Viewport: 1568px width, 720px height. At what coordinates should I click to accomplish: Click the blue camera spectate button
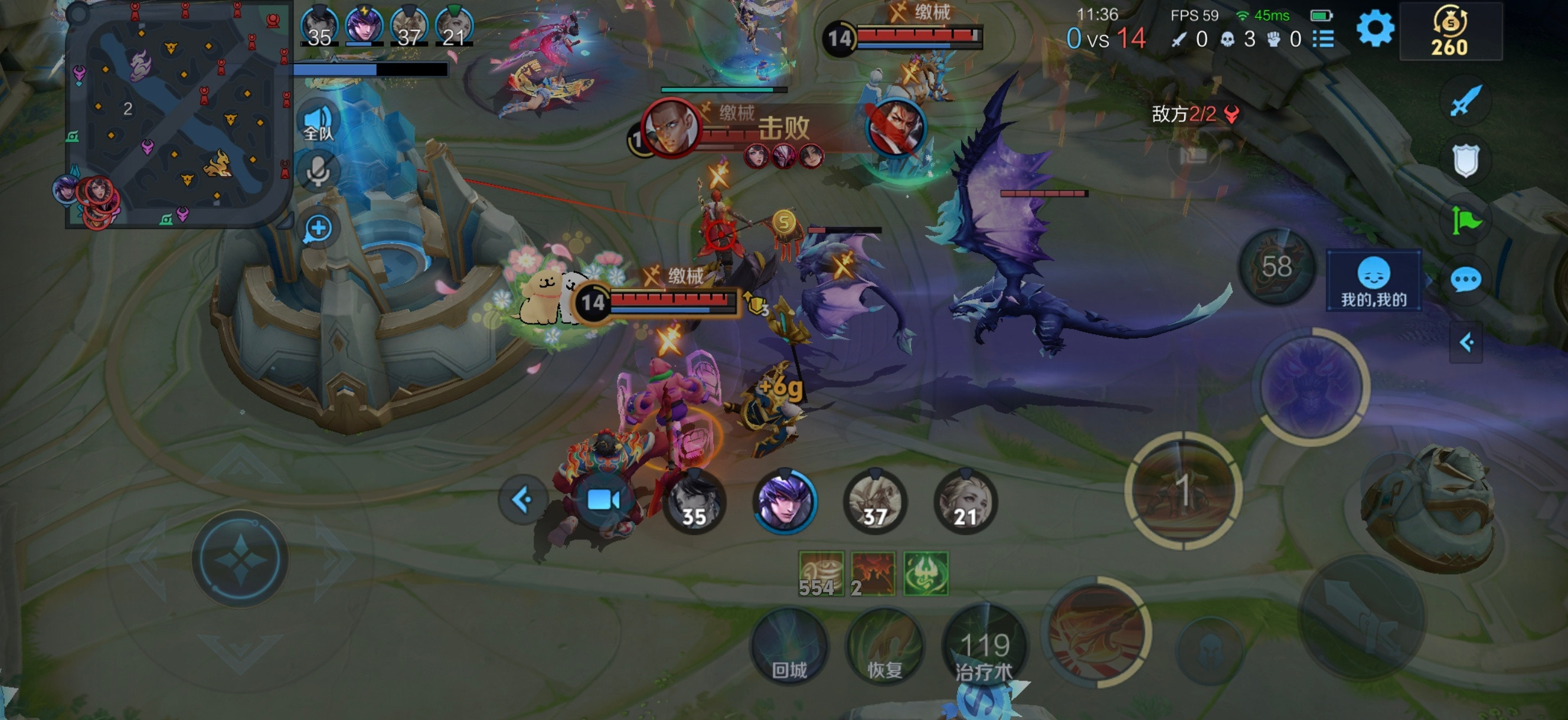pos(603,500)
